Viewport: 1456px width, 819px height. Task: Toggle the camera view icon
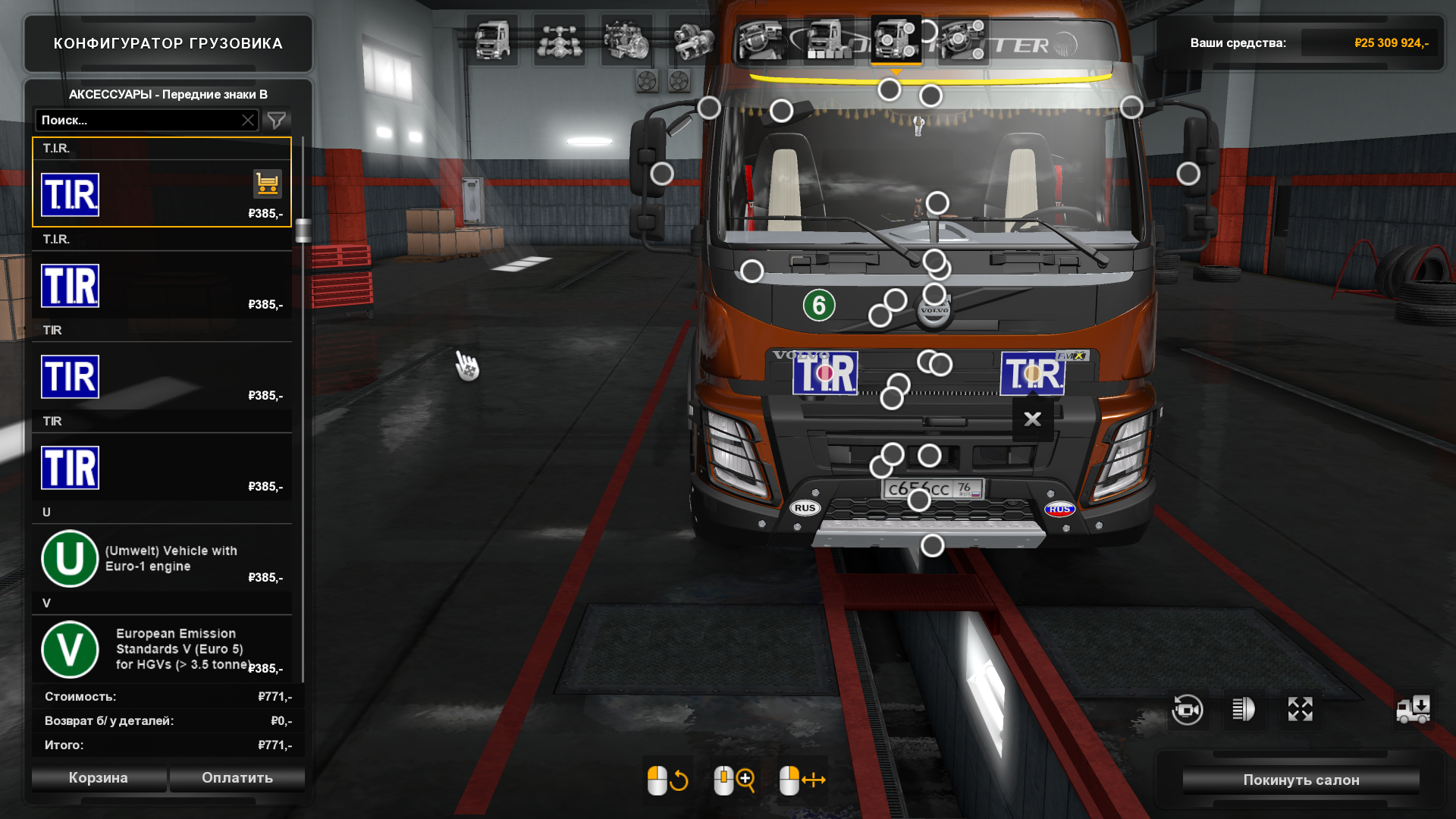(1188, 710)
